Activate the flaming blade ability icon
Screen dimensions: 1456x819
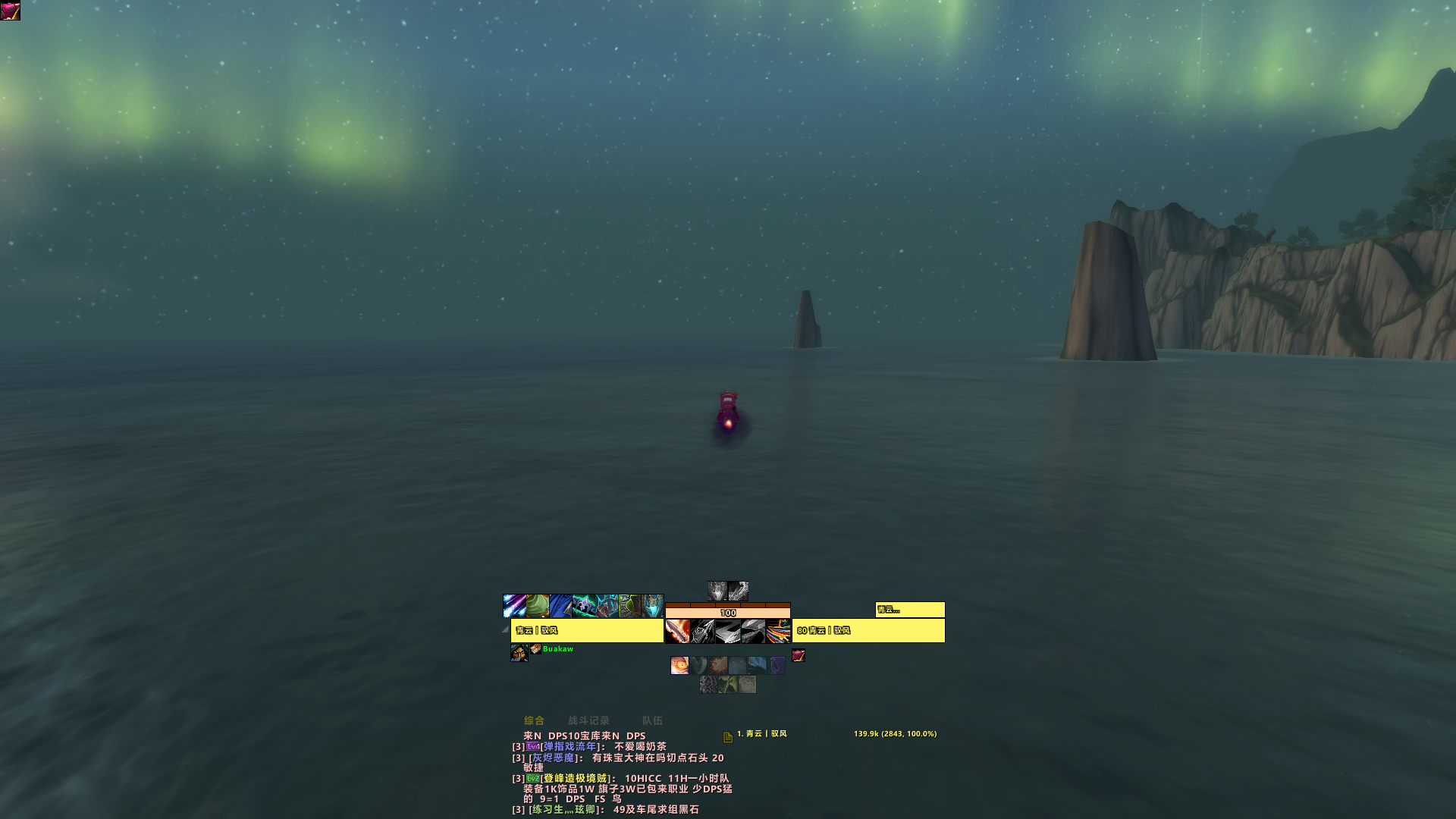click(x=677, y=631)
